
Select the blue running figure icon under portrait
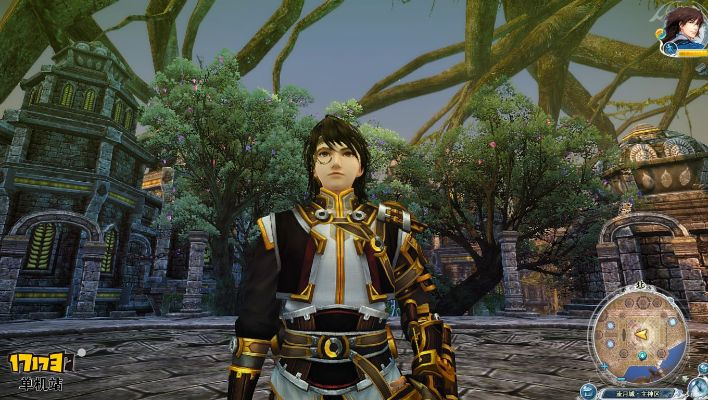670,47
